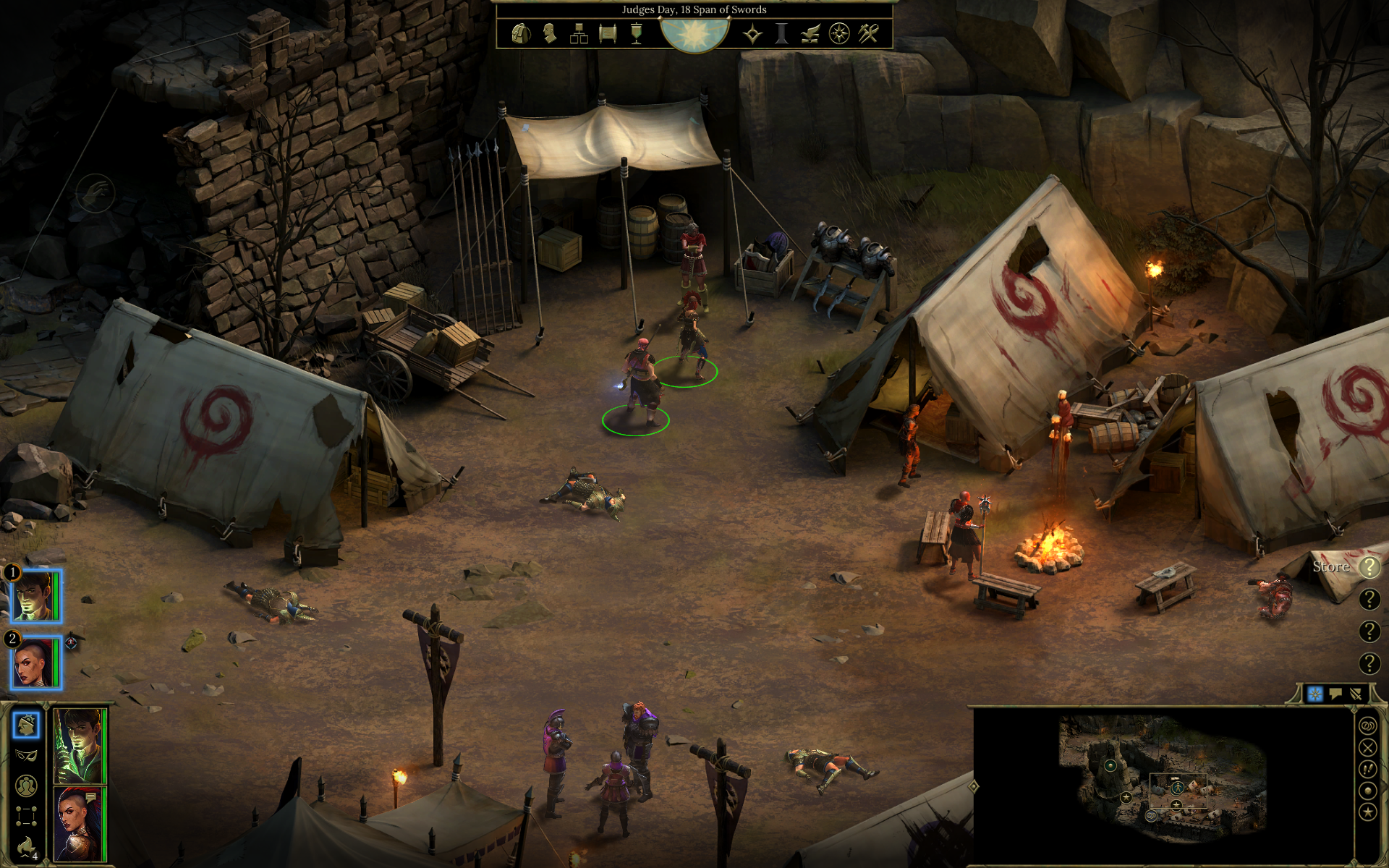Open the talent tree hierarchy icon
1389x868 pixels.
pos(579,33)
